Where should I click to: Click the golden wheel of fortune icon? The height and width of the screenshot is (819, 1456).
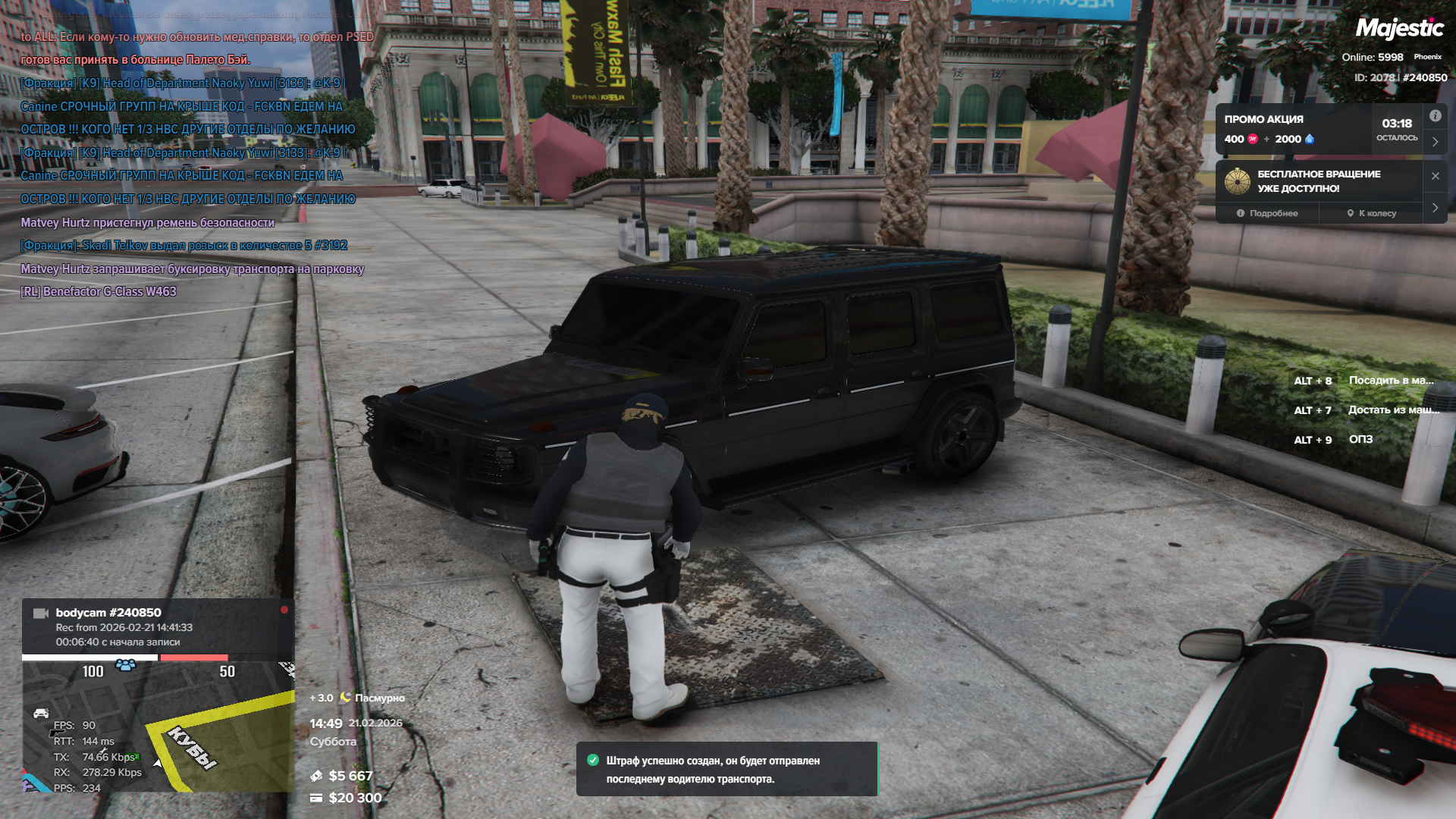pos(1238,181)
